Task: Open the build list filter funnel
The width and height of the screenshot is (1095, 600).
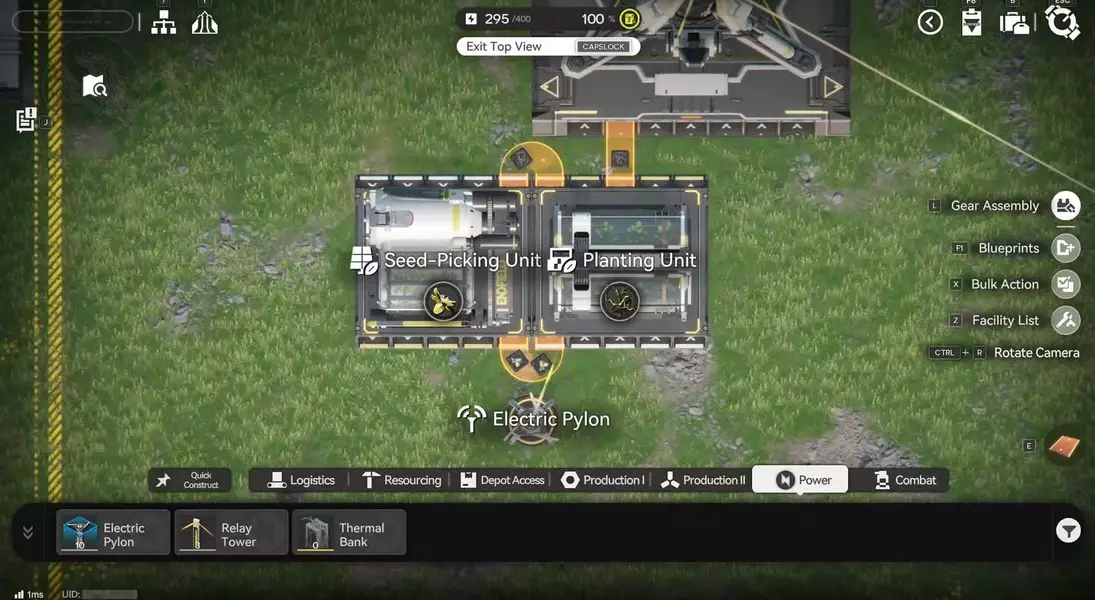Action: [1068, 531]
